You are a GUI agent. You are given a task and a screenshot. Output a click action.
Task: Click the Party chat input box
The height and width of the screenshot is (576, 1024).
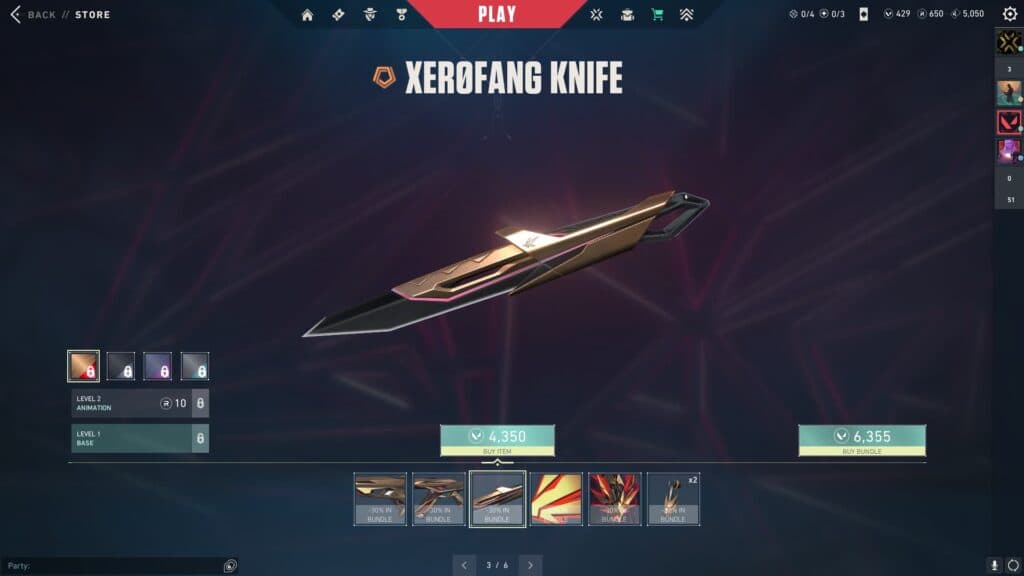point(110,566)
